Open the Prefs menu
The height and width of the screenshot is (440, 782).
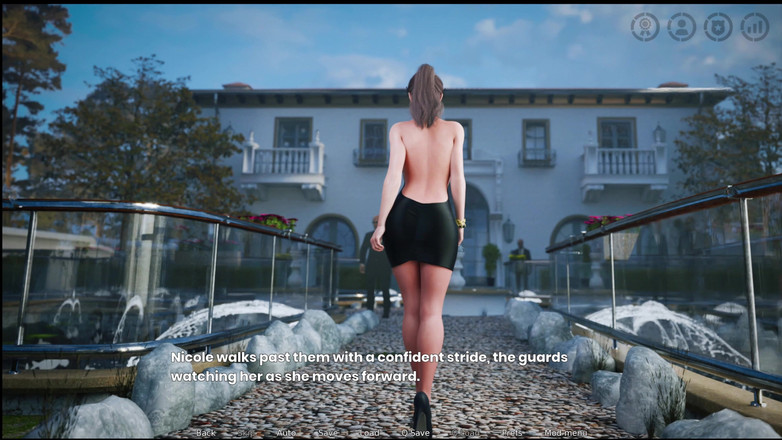[x=512, y=433]
